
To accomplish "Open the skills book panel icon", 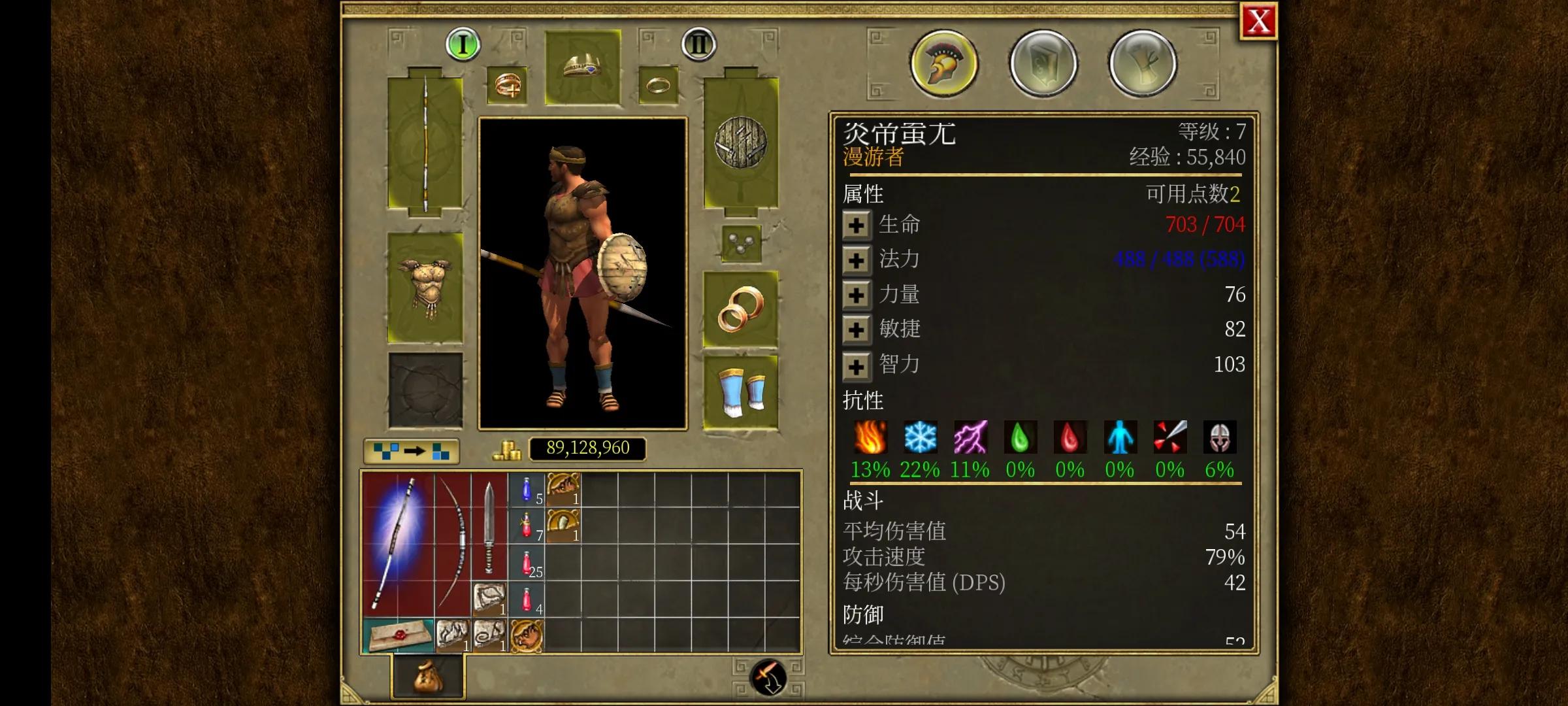I will coord(1042,63).
